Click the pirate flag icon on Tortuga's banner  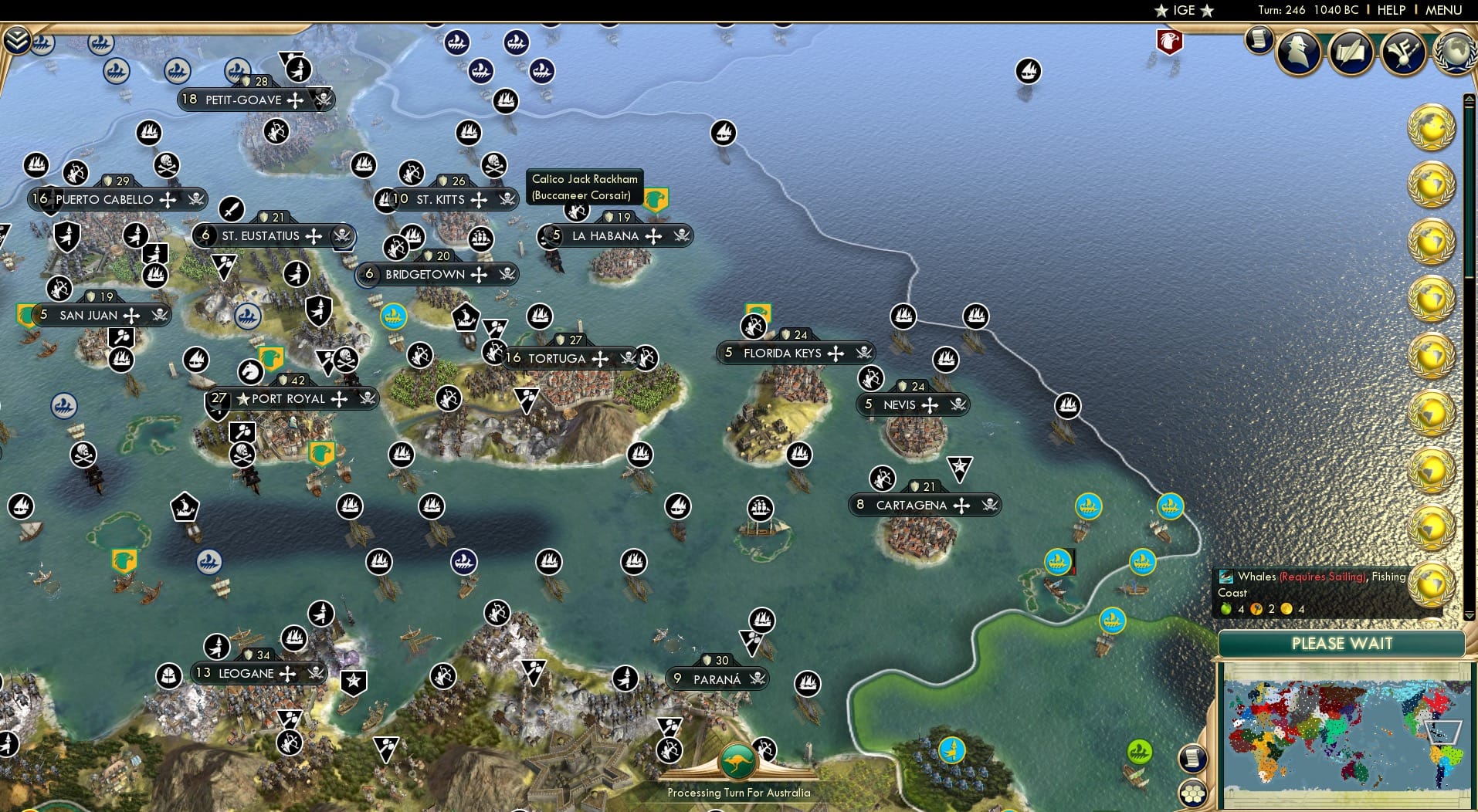[627, 358]
